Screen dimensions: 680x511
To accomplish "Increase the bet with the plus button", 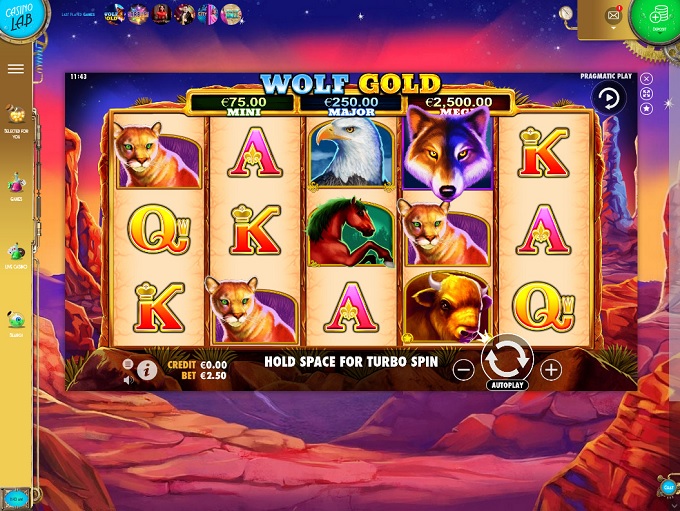I will click(551, 369).
